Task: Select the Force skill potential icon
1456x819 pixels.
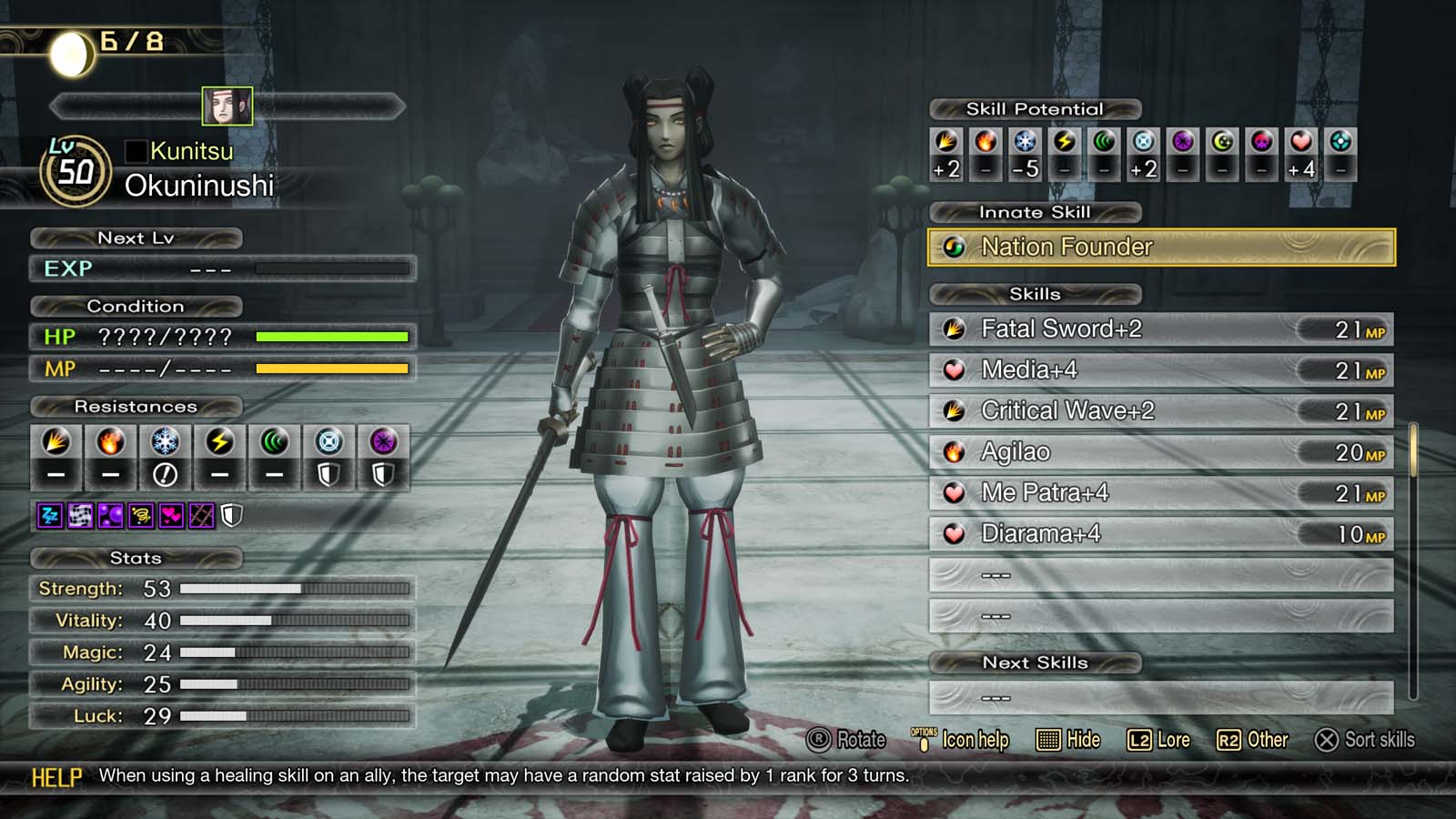Action: pyautogui.click(x=1102, y=141)
